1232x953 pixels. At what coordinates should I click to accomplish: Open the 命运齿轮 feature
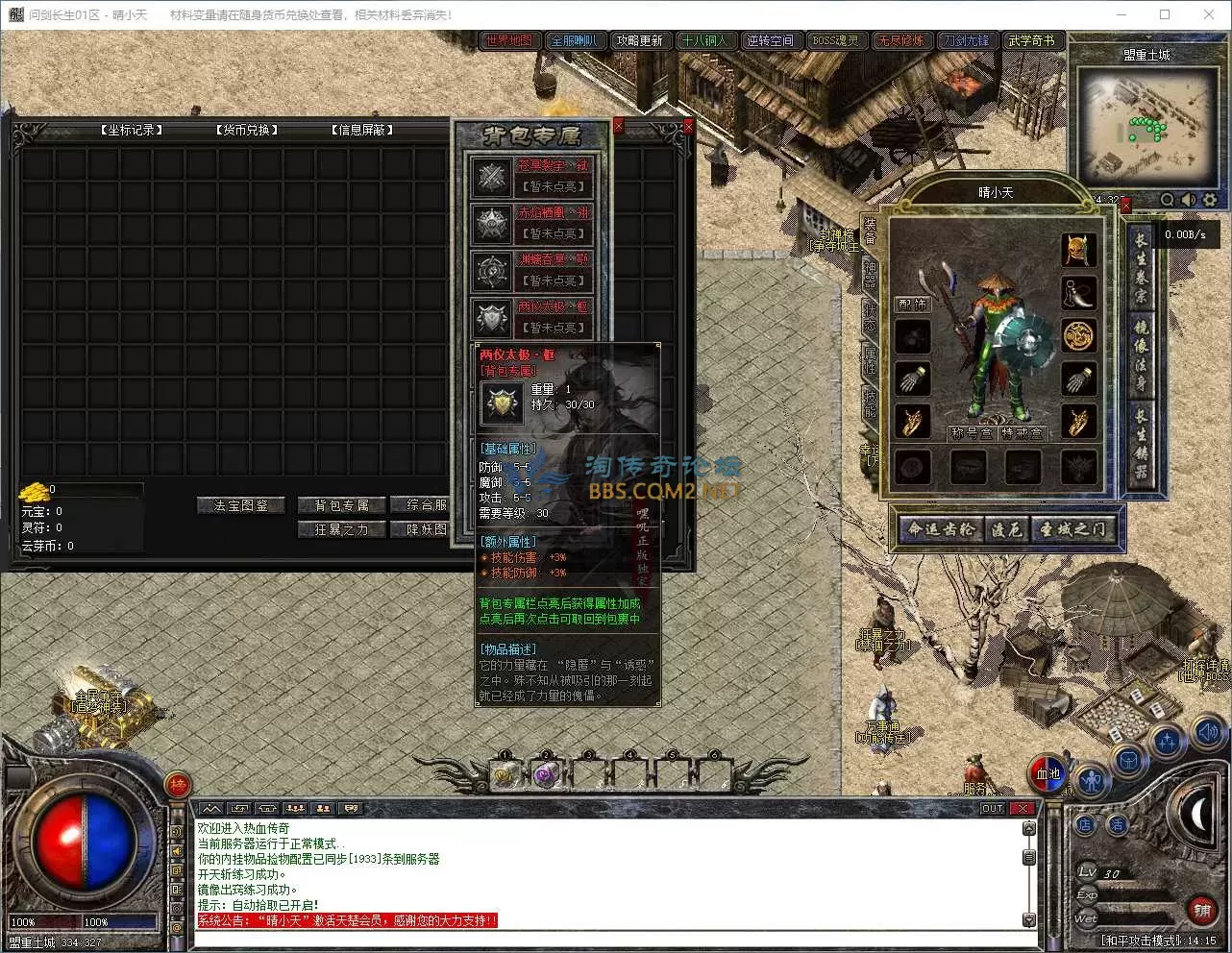[x=941, y=529]
